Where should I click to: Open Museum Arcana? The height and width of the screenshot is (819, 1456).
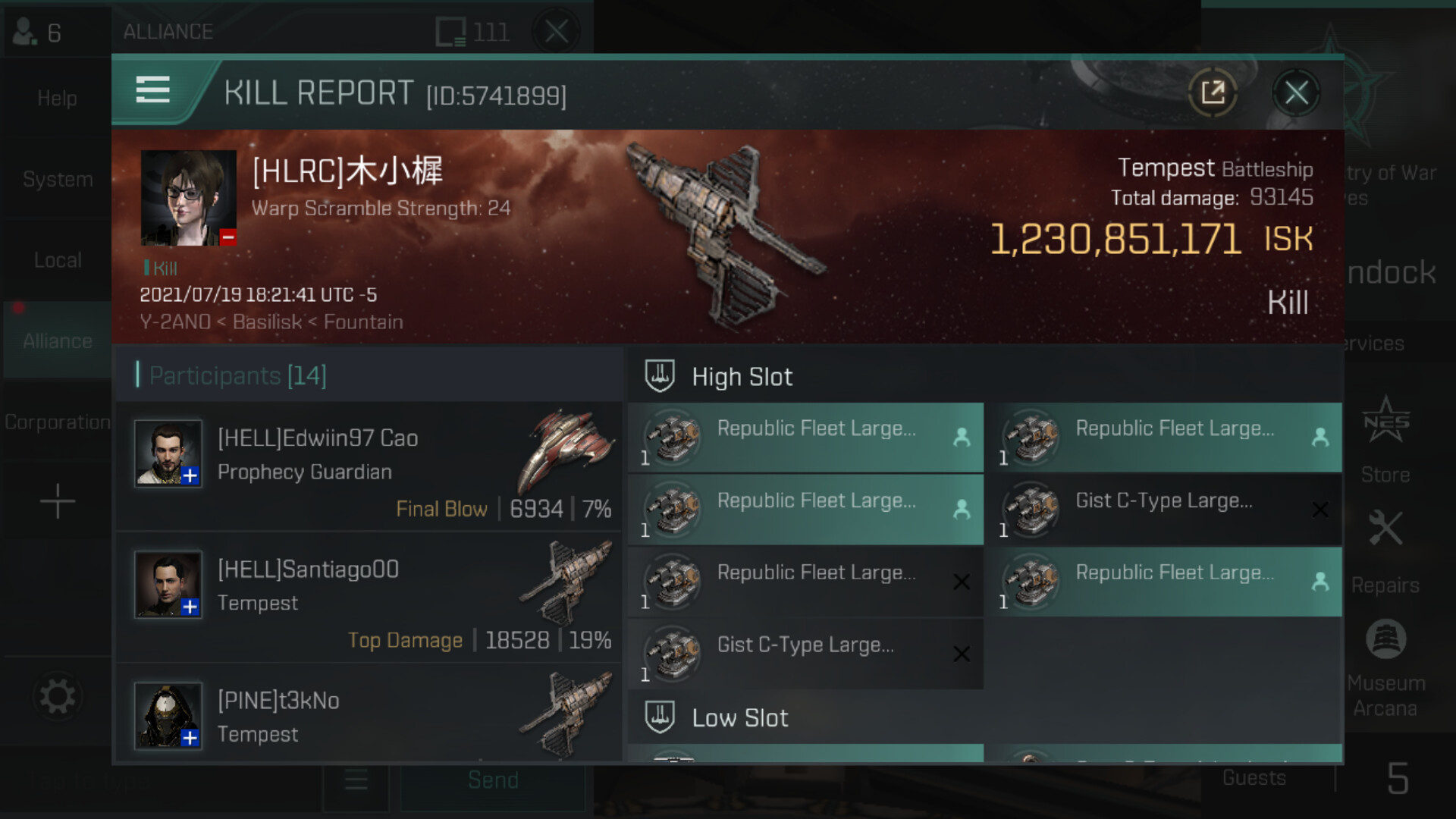(1385, 667)
